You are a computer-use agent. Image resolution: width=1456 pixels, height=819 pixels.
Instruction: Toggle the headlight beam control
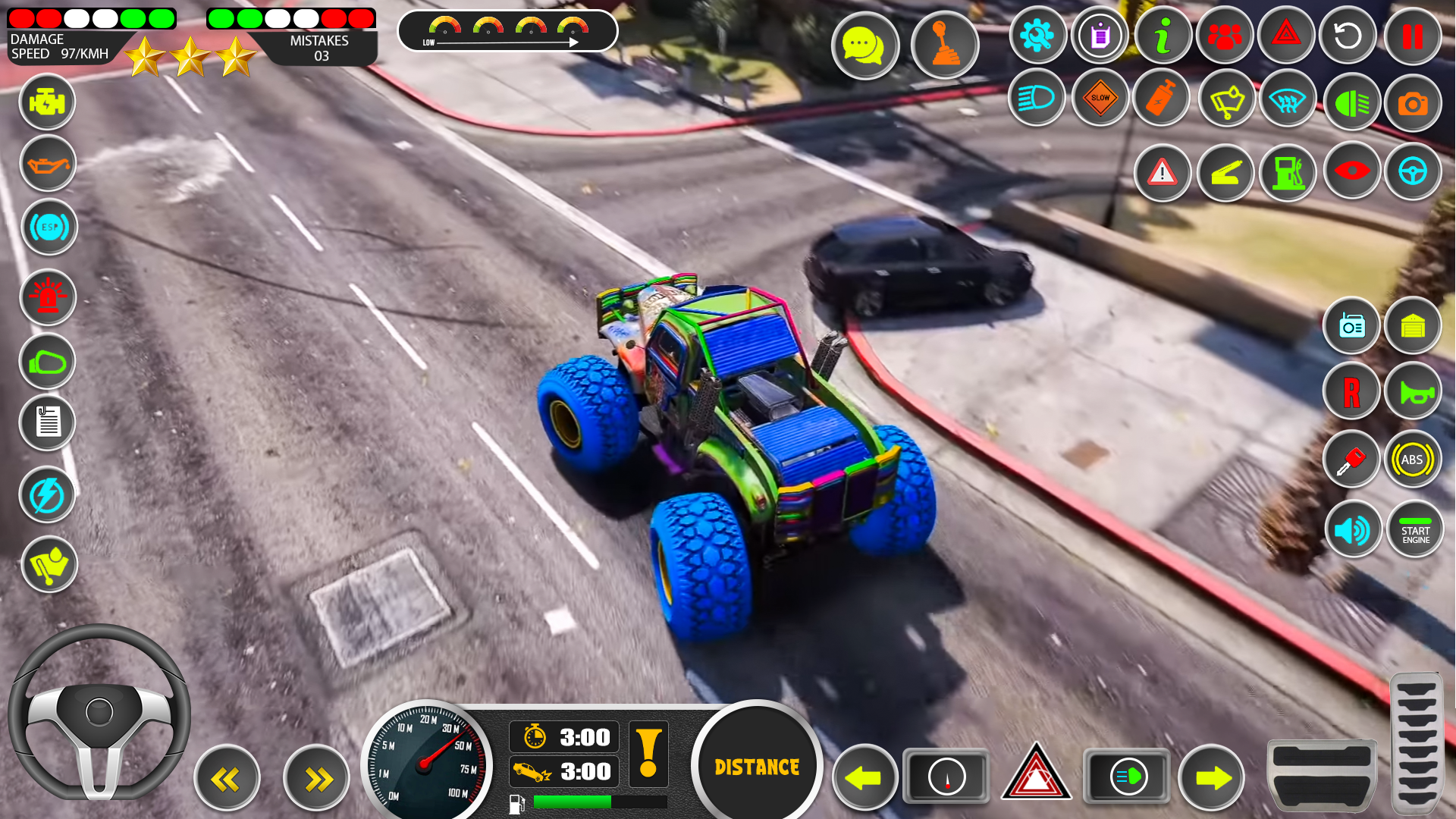point(1036,99)
